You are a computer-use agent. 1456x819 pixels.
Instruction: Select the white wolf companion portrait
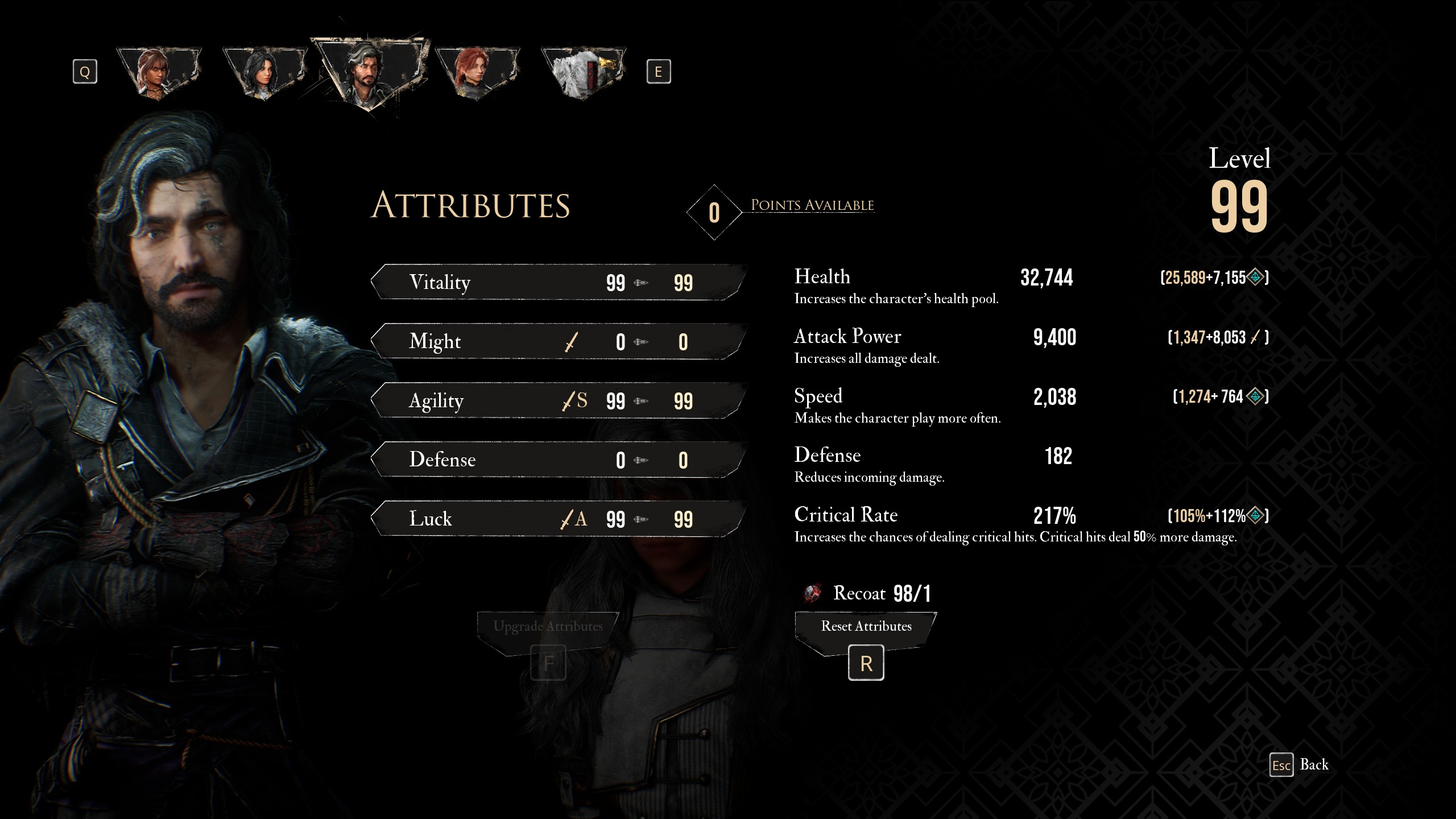tap(581, 71)
